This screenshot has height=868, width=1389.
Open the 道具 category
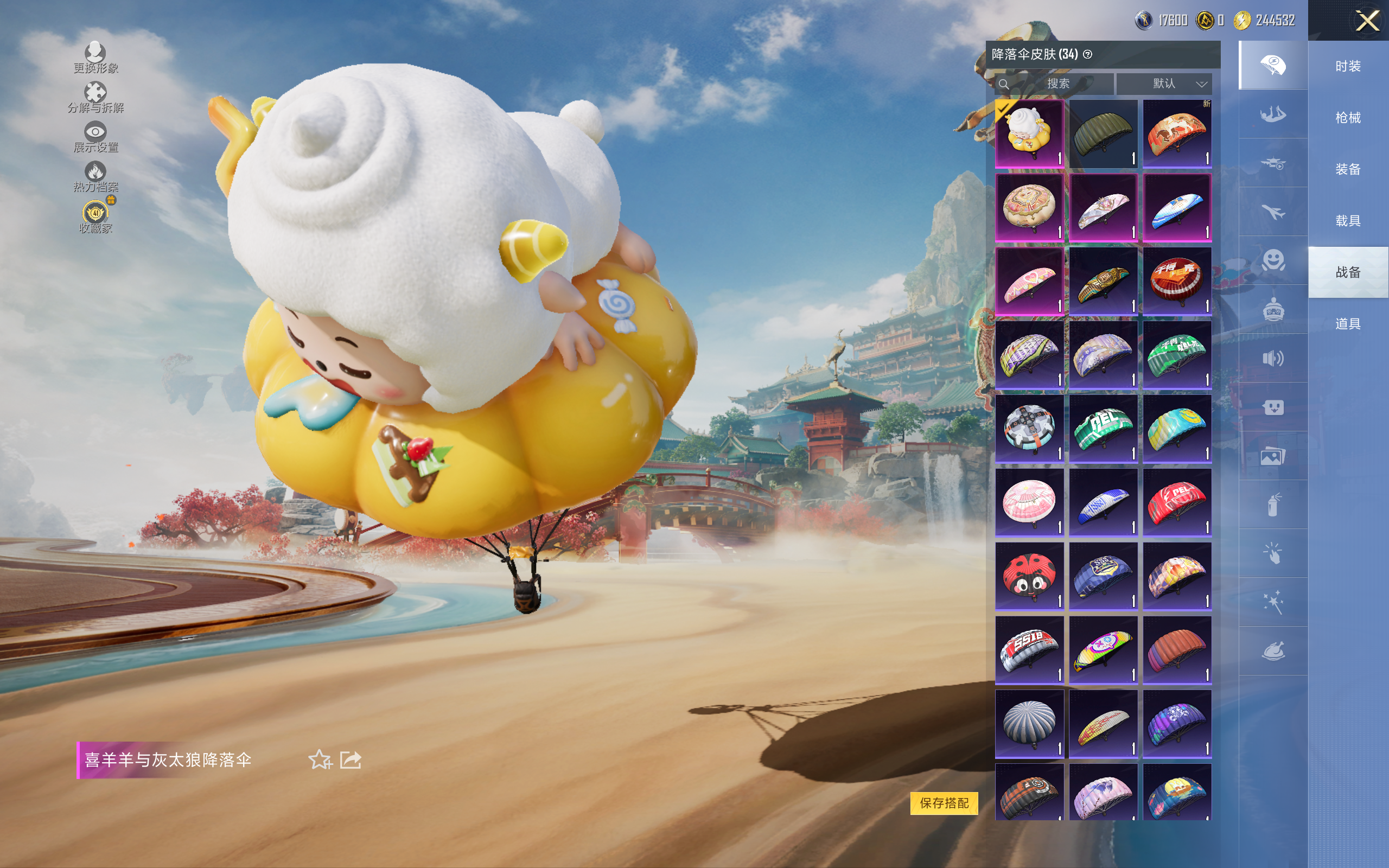click(x=1348, y=324)
